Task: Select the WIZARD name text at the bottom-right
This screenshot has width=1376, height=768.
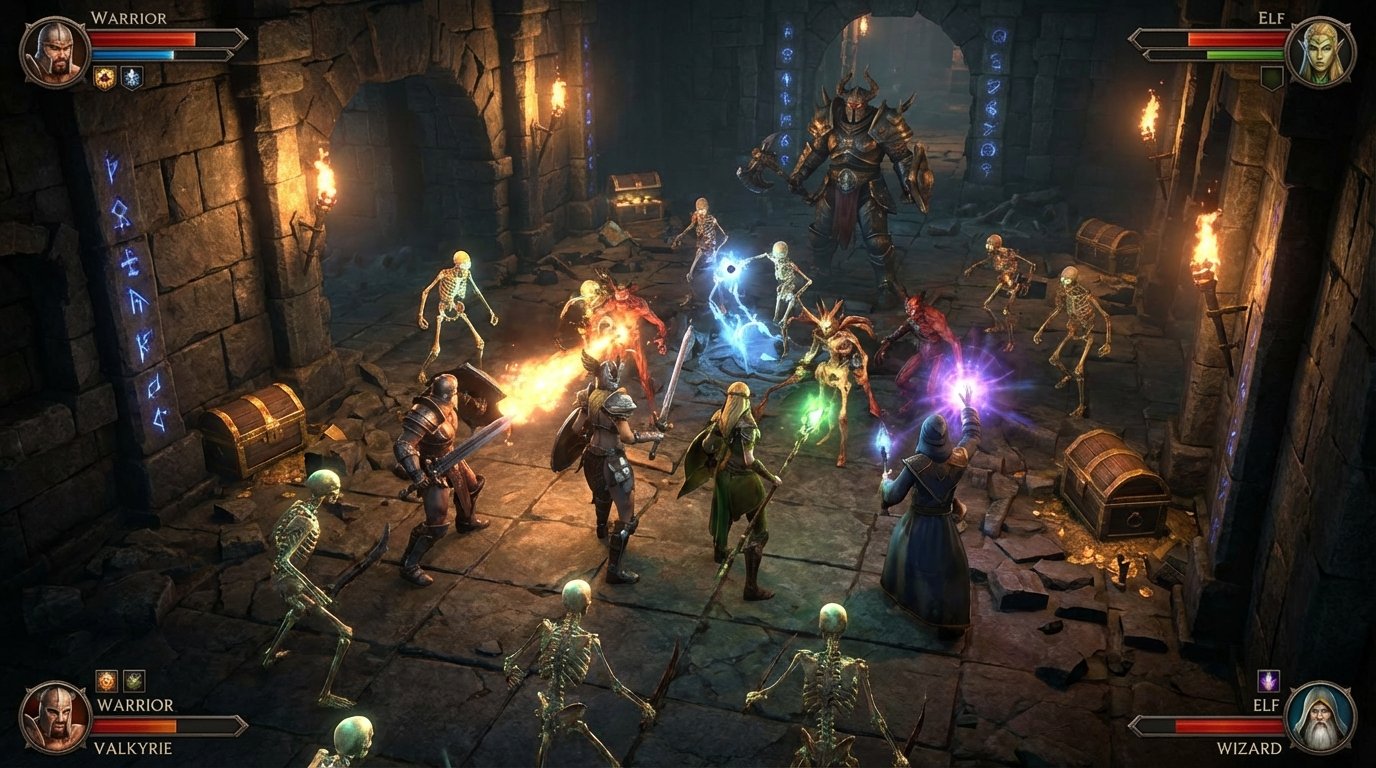Action: click(1249, 747)
